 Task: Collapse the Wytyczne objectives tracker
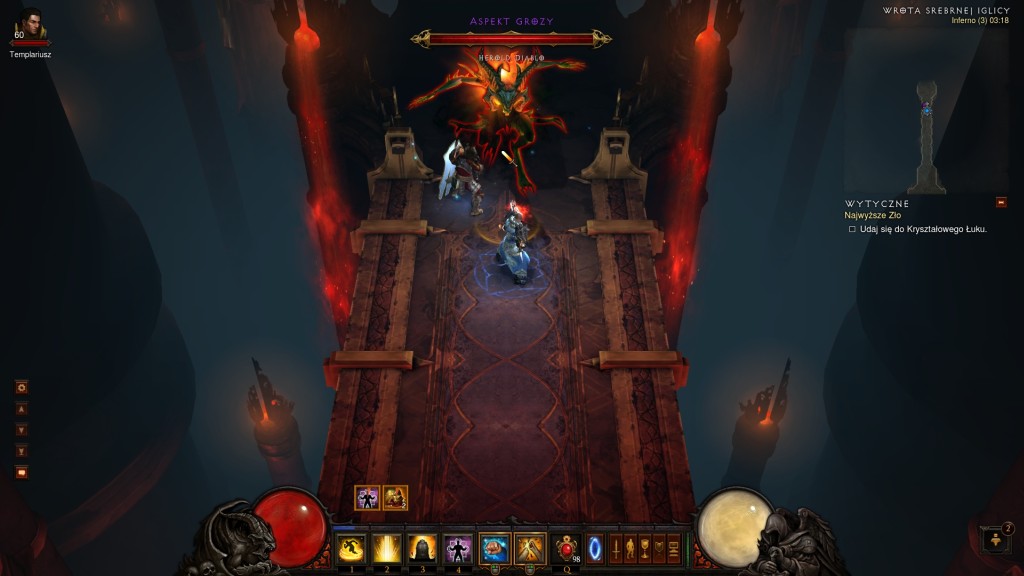coord(1001,203)
